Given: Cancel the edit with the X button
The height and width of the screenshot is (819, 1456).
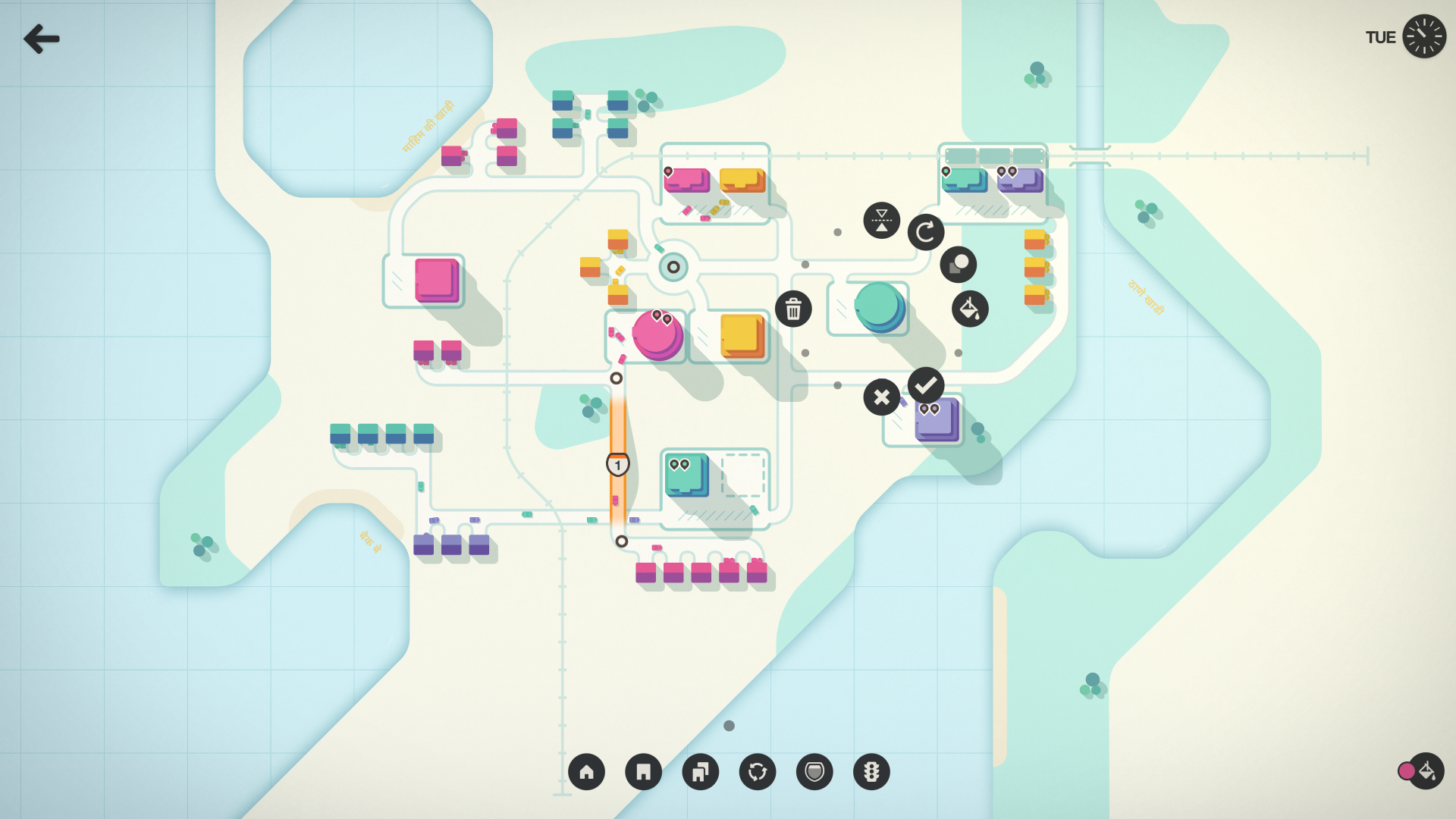Looking at the screenshot, I should coord(881,397).
